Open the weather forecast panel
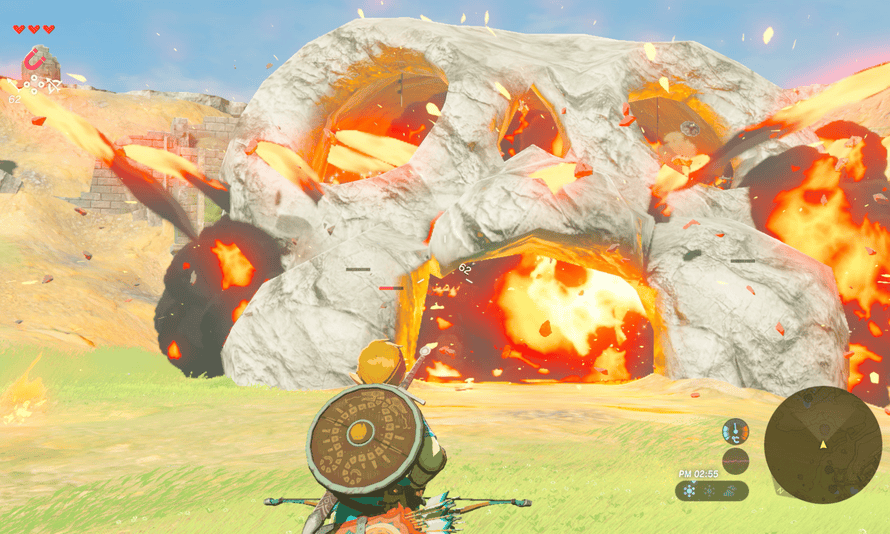Viewport: 890px width, 534px height. tap(711, 490)
